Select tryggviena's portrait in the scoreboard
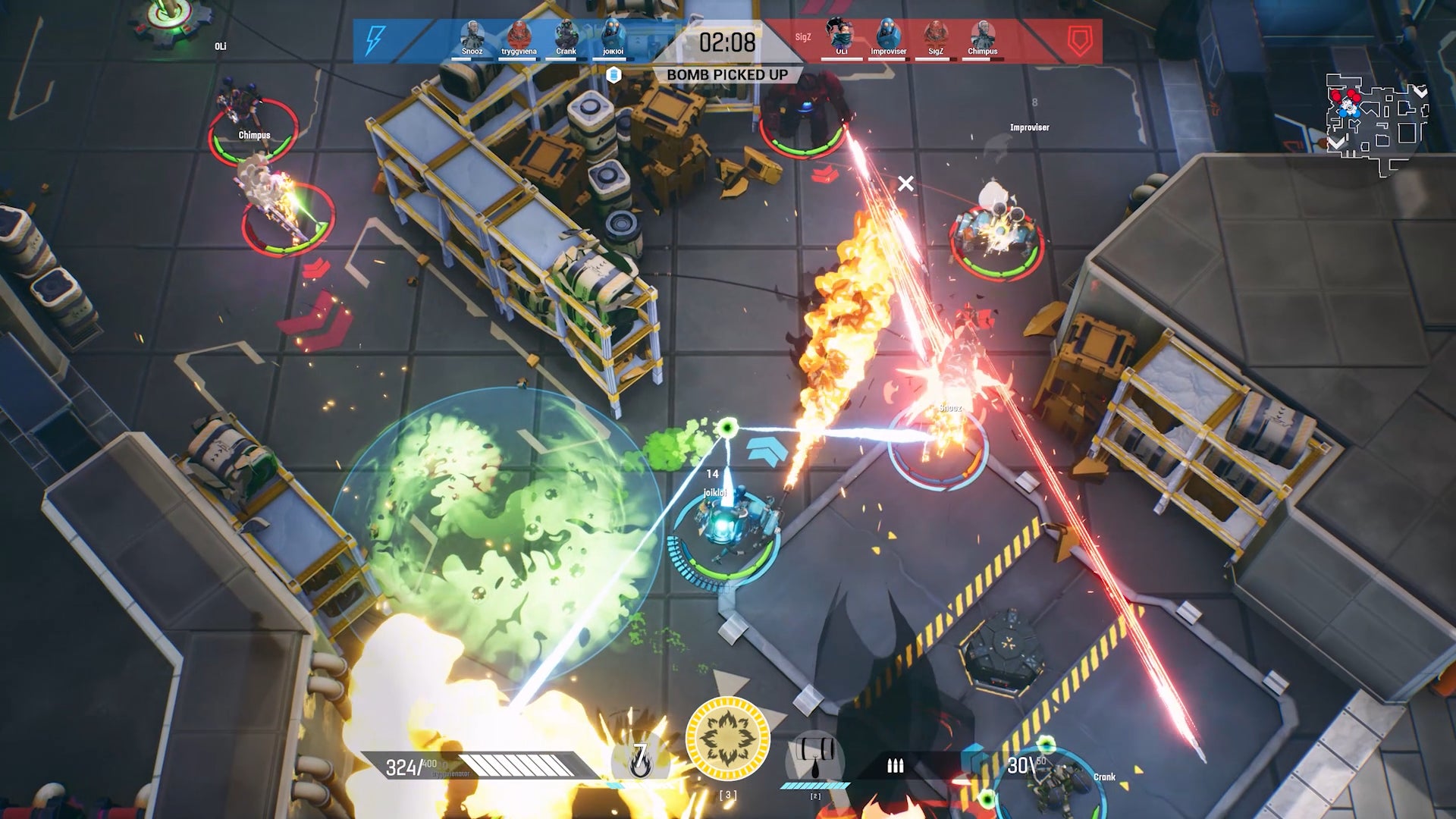The height and width of the screenshot is (819, 1456). point(519,35)
